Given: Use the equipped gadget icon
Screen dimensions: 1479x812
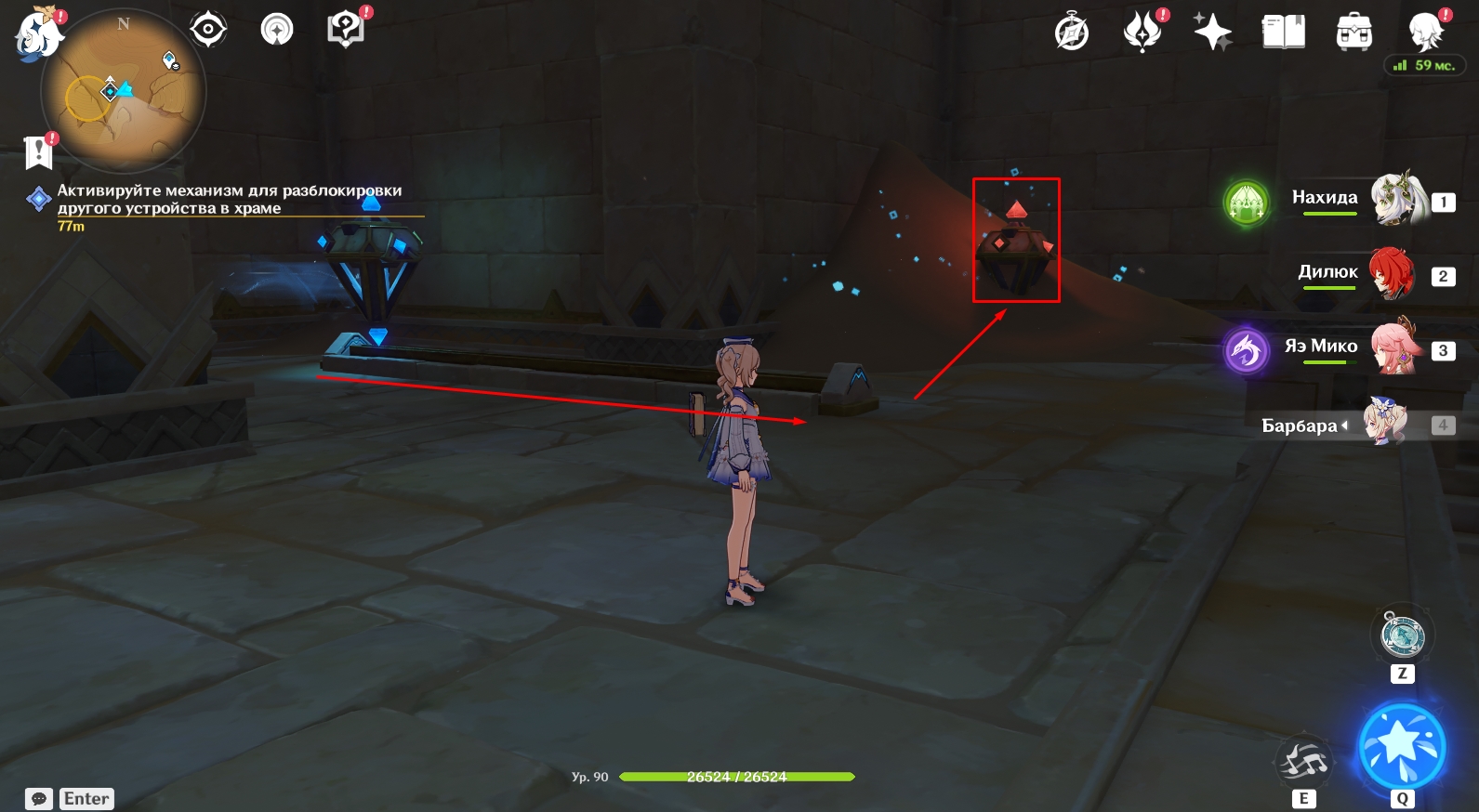Looking at the screenshot, I should [x=1402, y=635].
